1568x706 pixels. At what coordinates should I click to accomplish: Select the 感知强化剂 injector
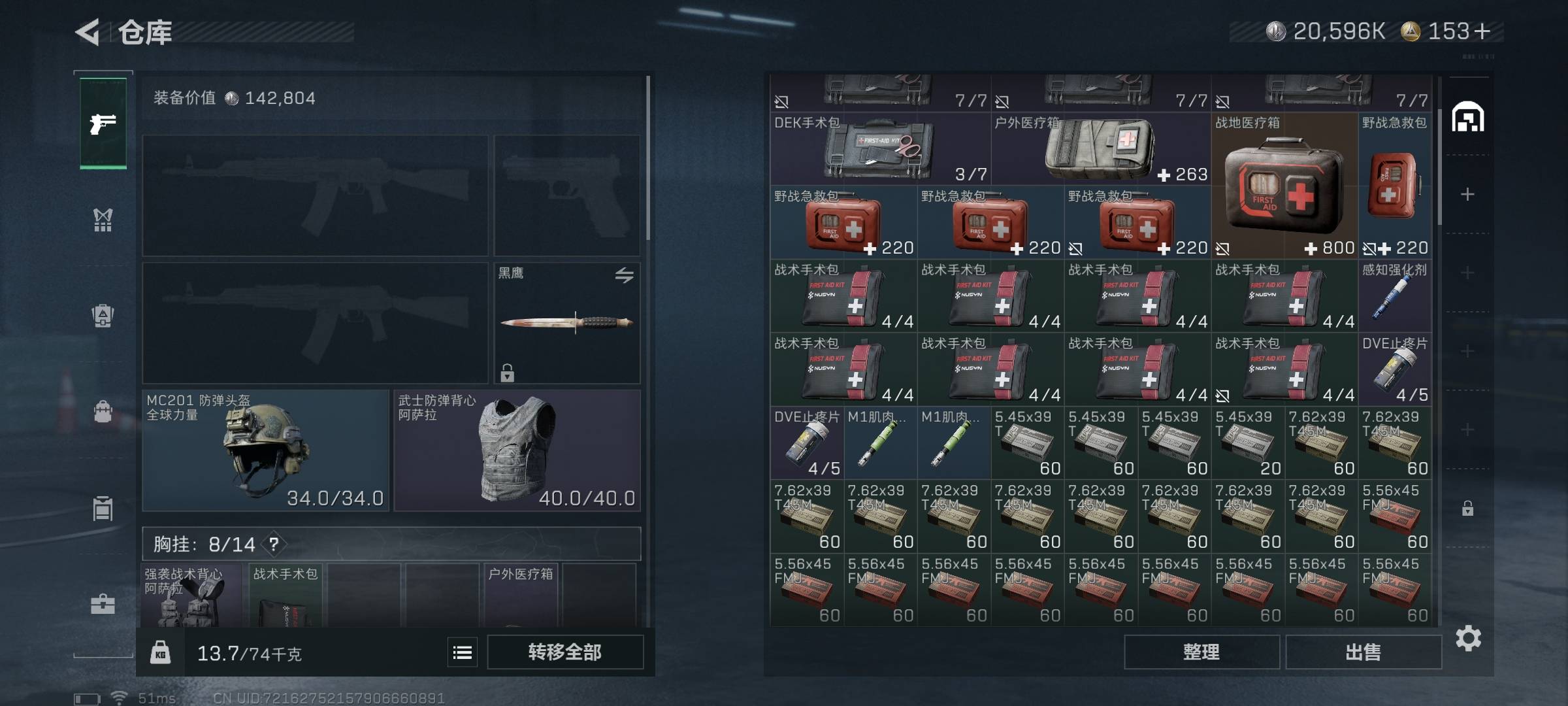point(1394,296)
